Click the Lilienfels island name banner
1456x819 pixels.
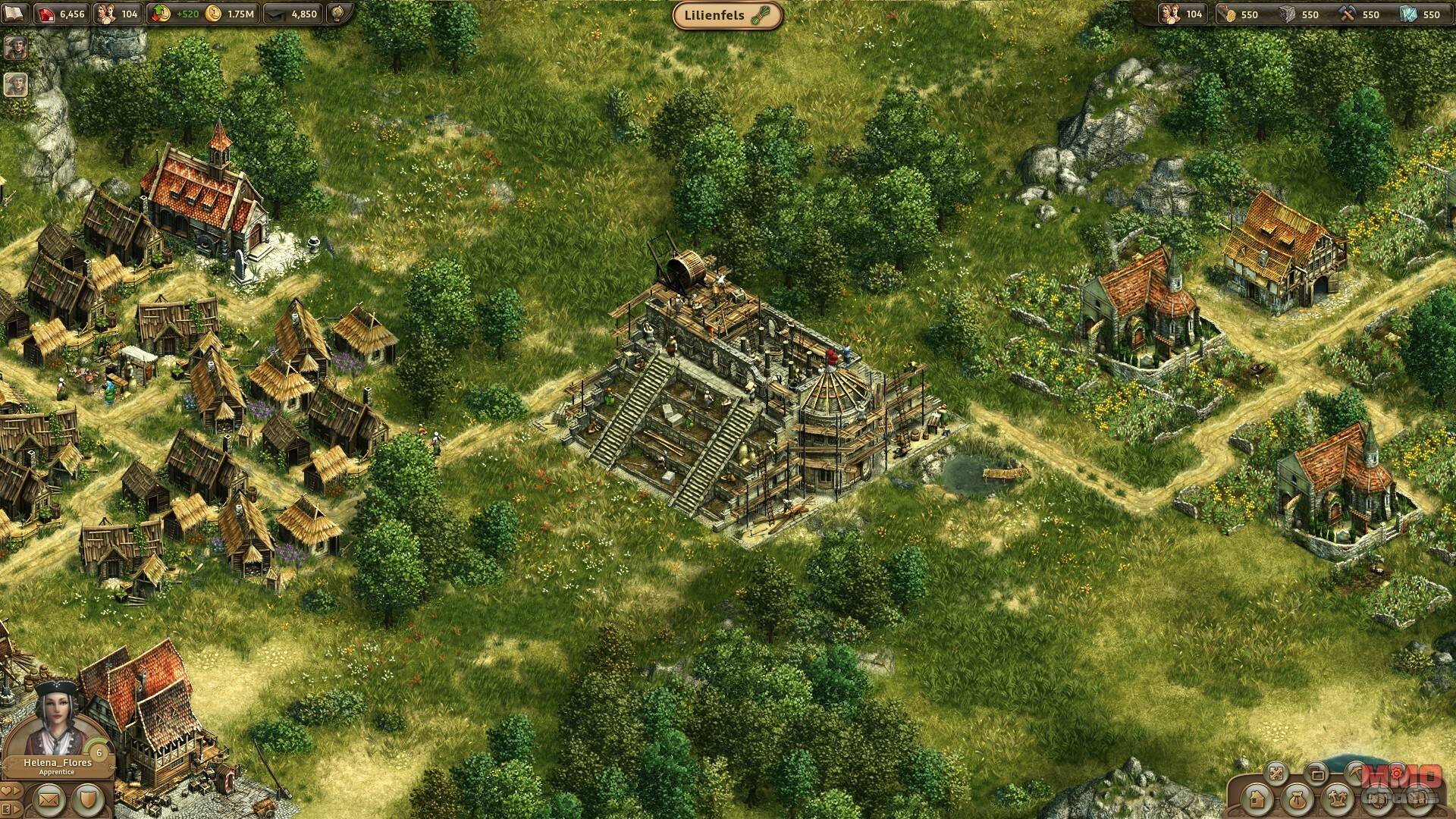pyautogui.click(x=727, y=15)
